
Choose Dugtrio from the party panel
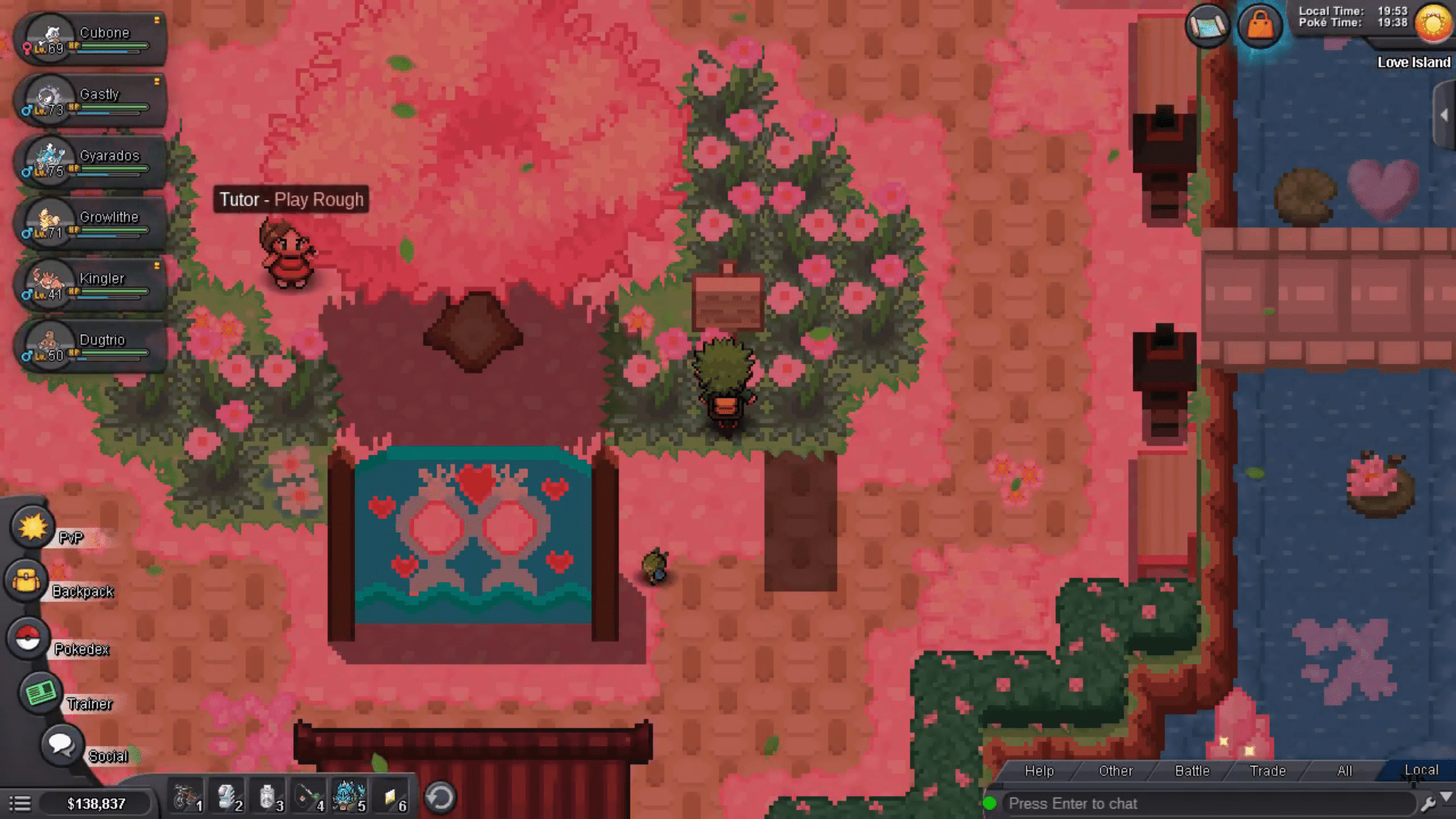(91, 347)
